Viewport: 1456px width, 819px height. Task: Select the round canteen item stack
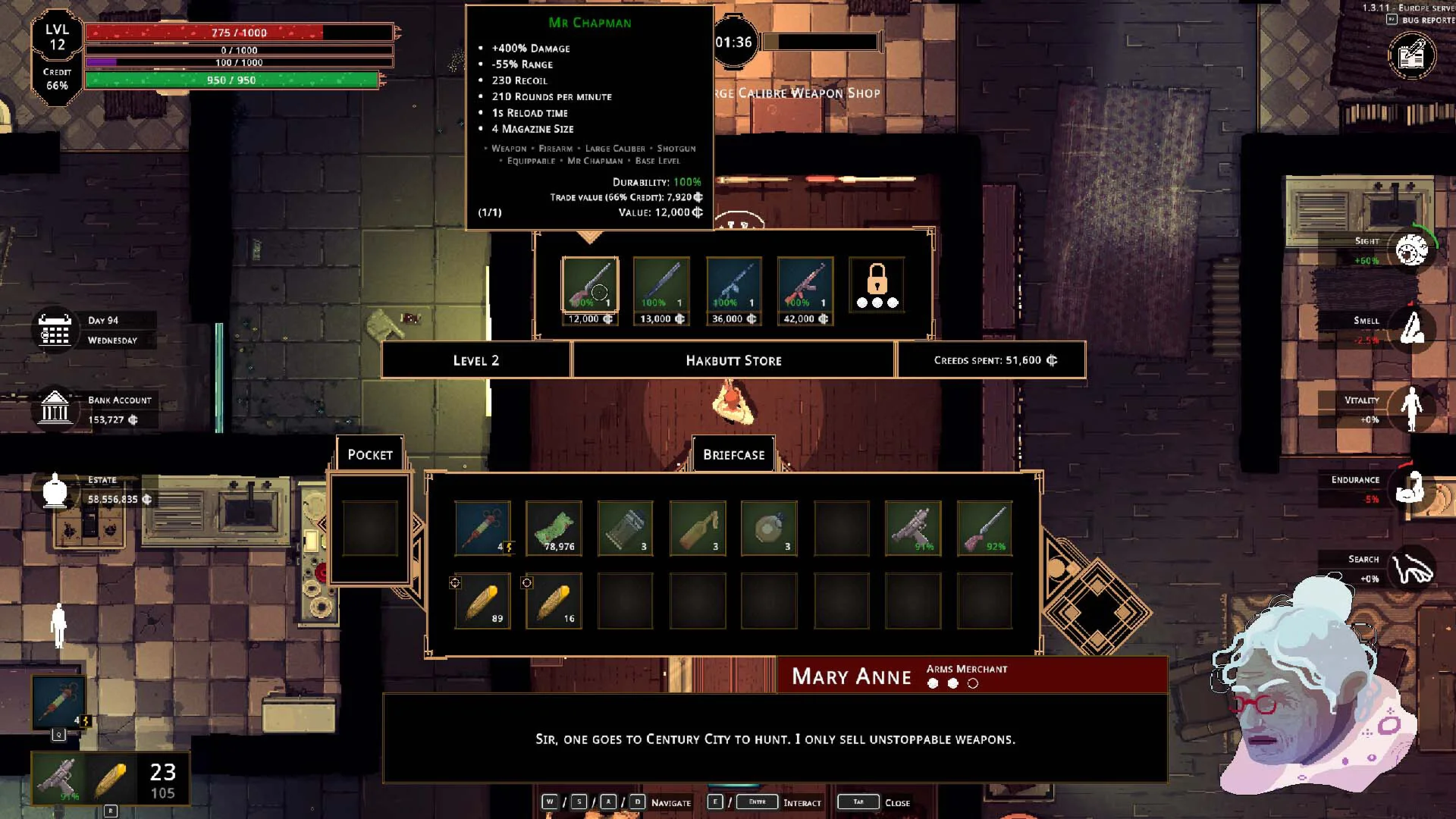[x=769, y=528]
